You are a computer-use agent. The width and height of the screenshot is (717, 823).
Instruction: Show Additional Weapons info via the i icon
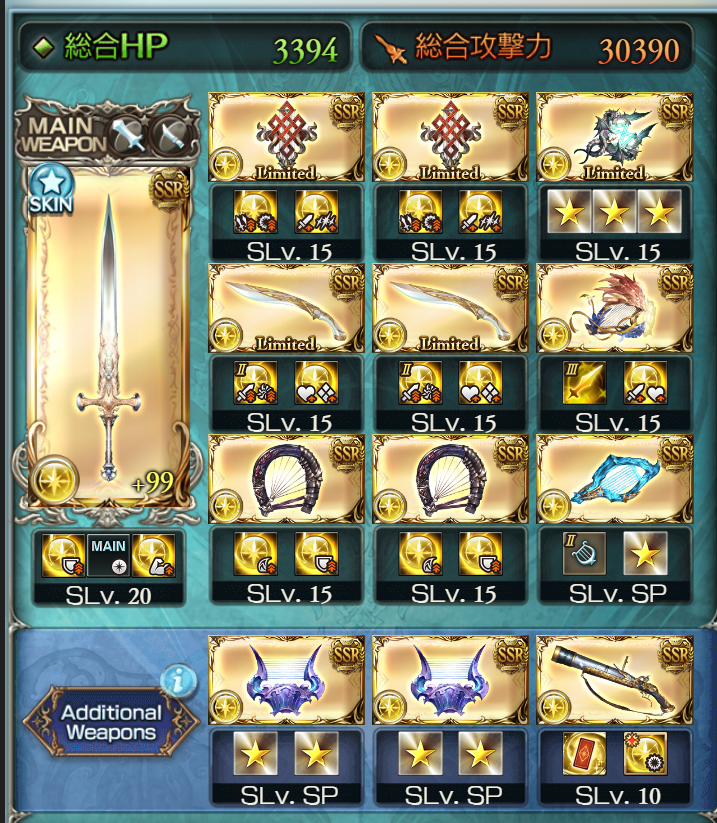(179, 681)
